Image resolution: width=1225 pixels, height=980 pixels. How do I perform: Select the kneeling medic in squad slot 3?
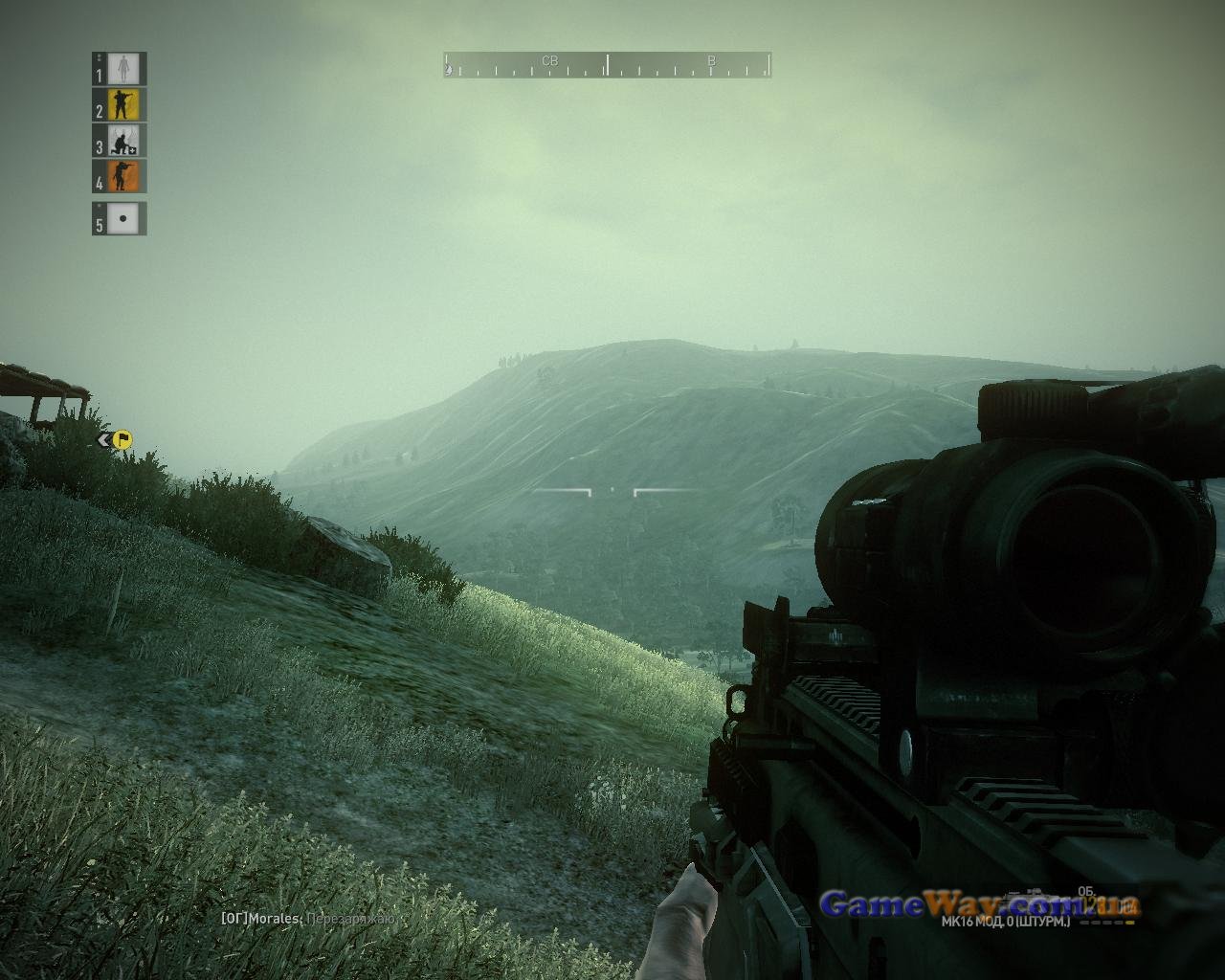click(123, 142)
